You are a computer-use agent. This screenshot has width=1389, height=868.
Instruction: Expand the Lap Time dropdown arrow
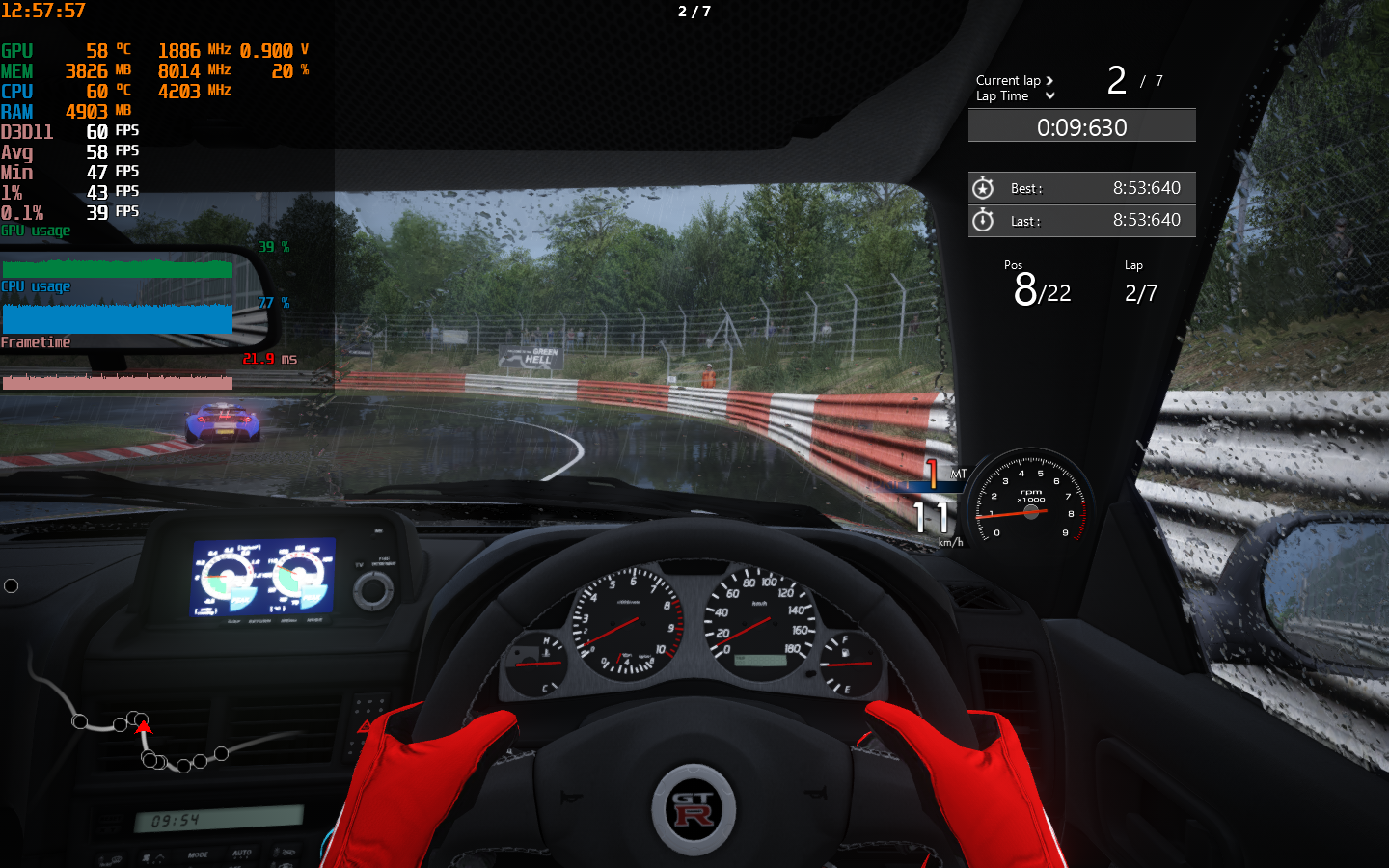pyautogui.click(x=1049, y=96)
